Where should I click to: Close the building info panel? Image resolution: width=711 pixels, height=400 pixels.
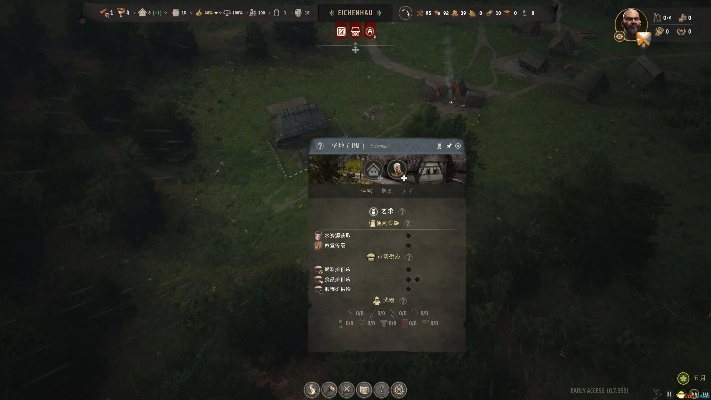coord(459,146)
